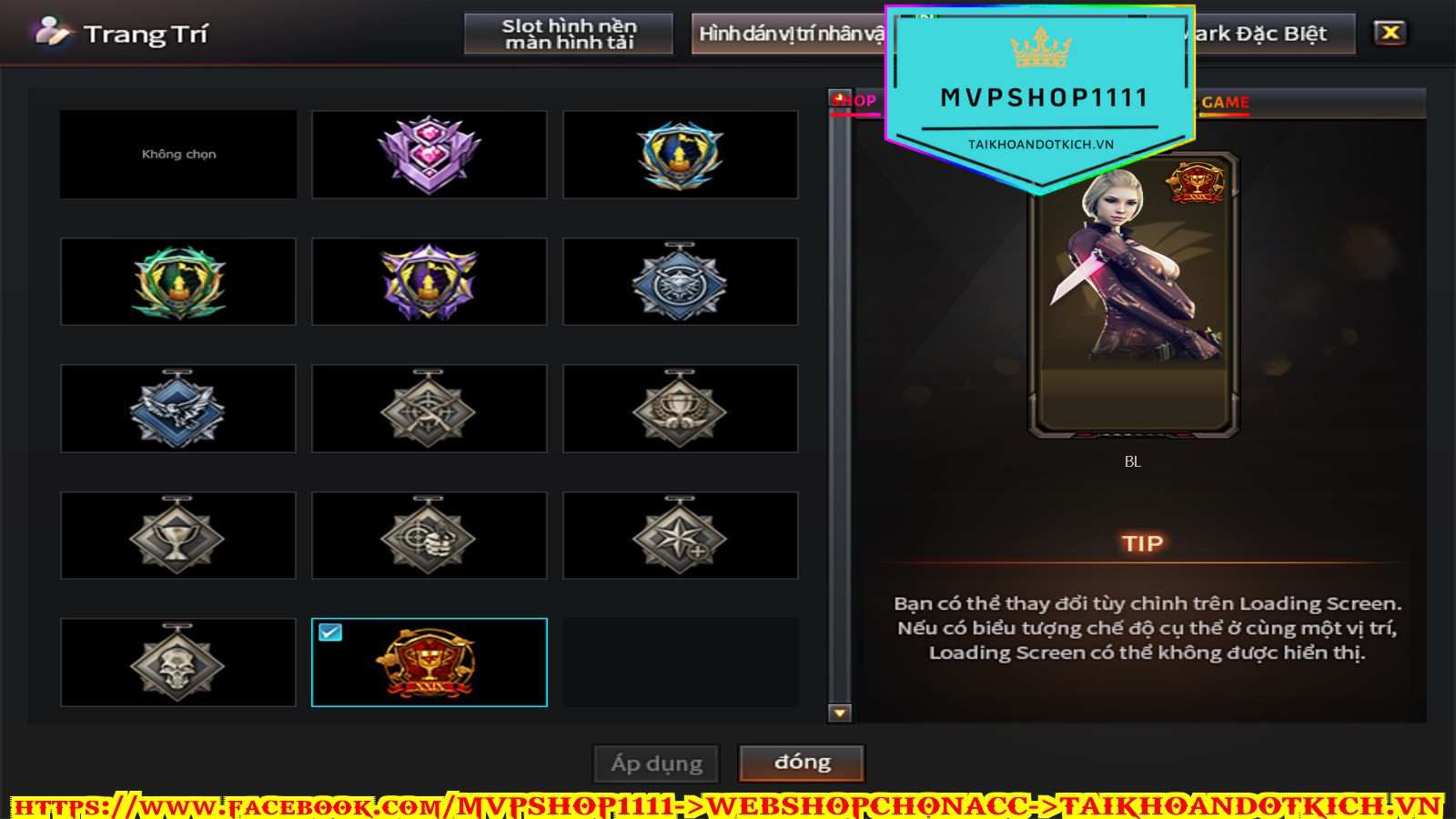Close the Trang Trí window
Viewport: 1456px width, 819px height.
(1390, 33)
